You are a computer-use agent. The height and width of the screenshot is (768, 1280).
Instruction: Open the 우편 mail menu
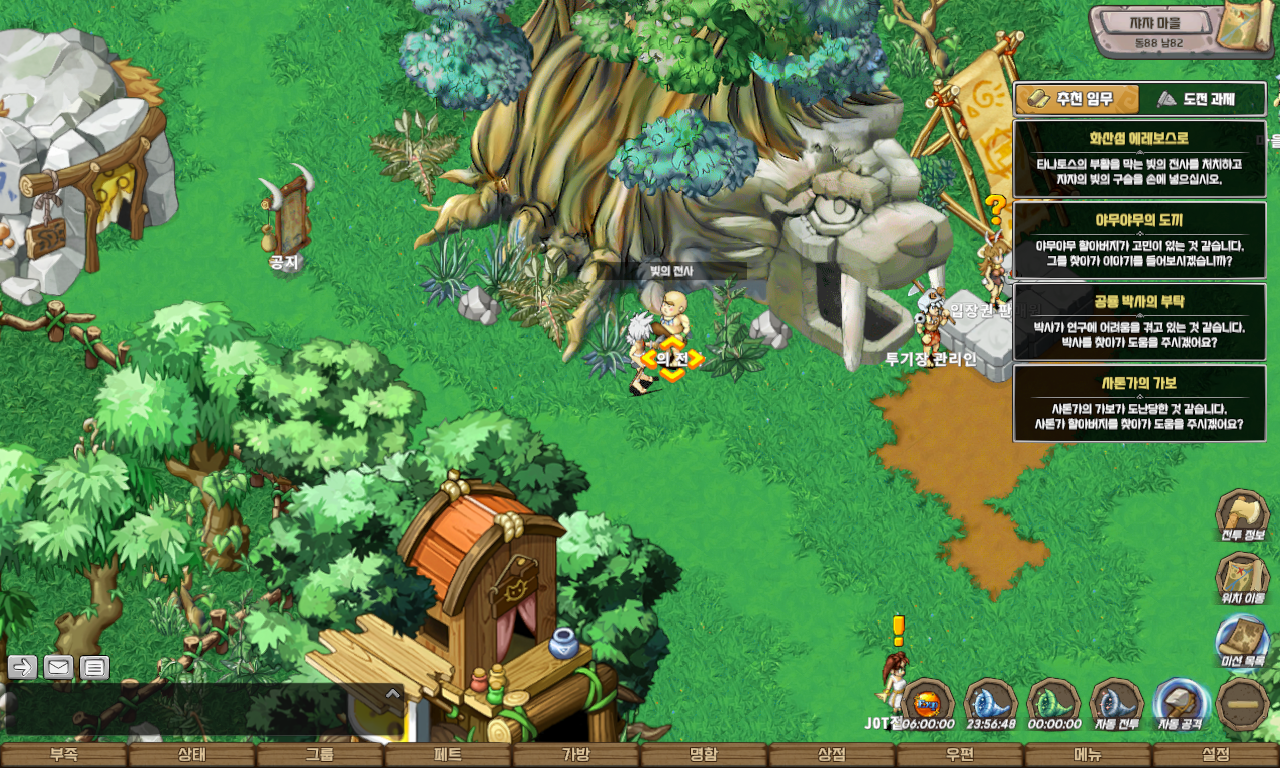[960, 755]
